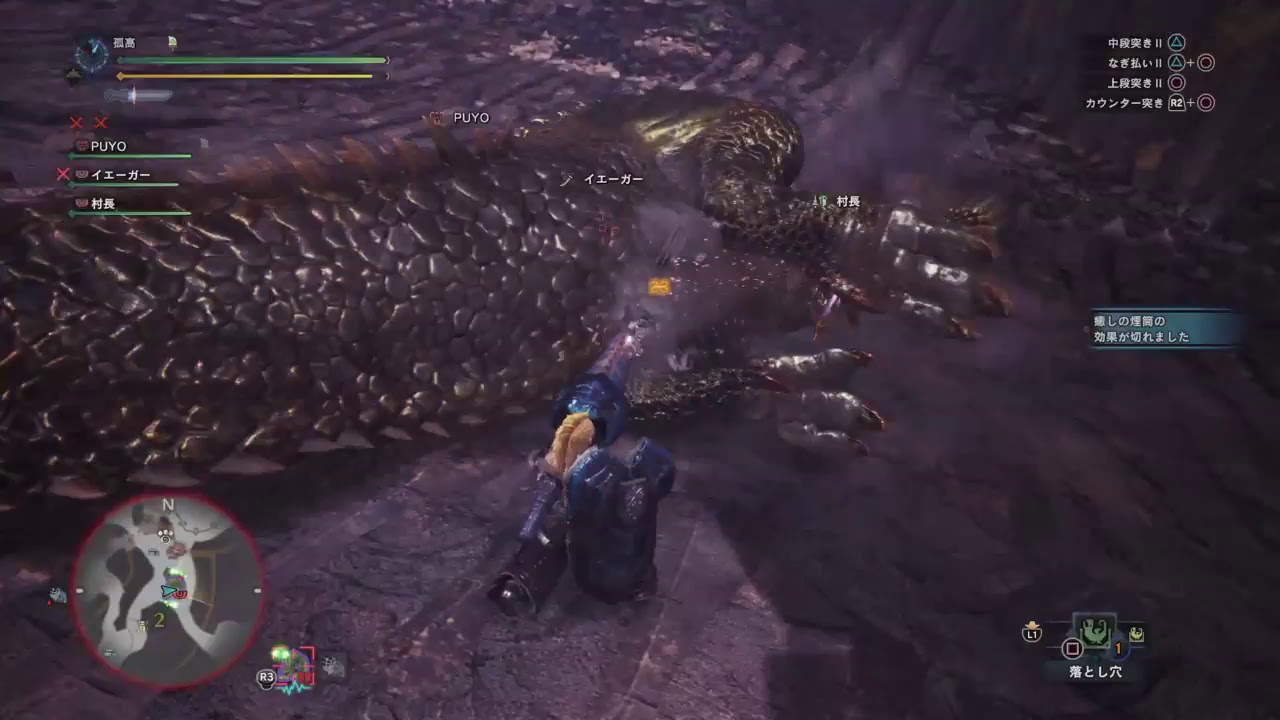Click the flag icon beside the 孤高 name
1280x720 pixels.
172,43
